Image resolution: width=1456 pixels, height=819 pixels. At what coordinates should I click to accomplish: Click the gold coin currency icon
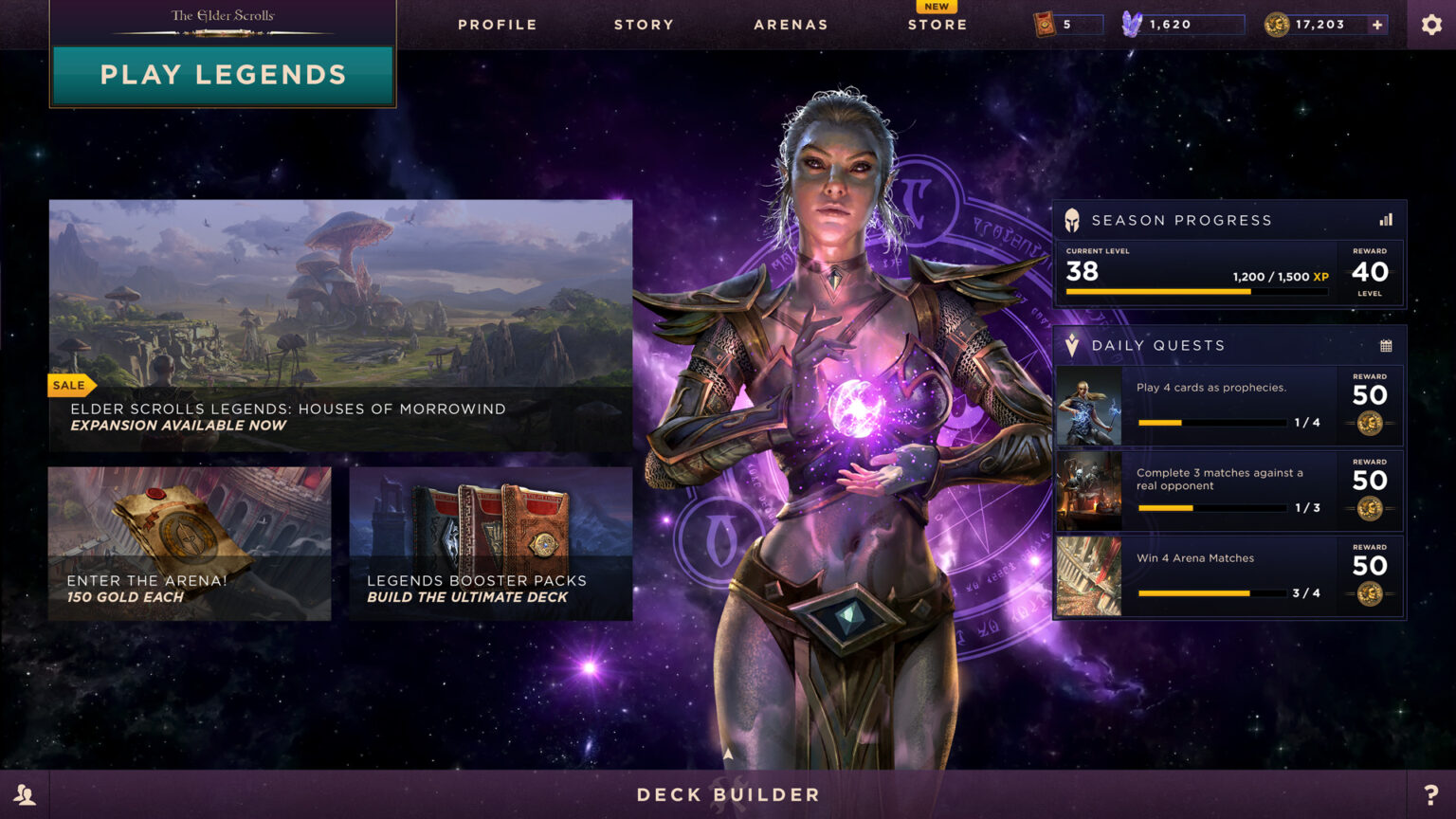coord(1277,24)
